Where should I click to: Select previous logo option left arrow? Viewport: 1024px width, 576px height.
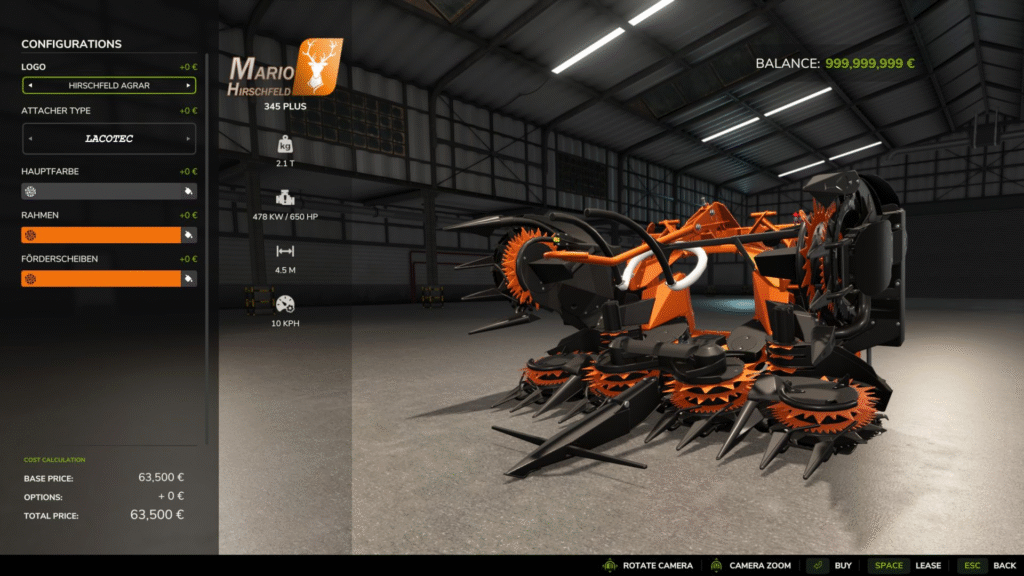pyautogui.click(x=30, y=86)
